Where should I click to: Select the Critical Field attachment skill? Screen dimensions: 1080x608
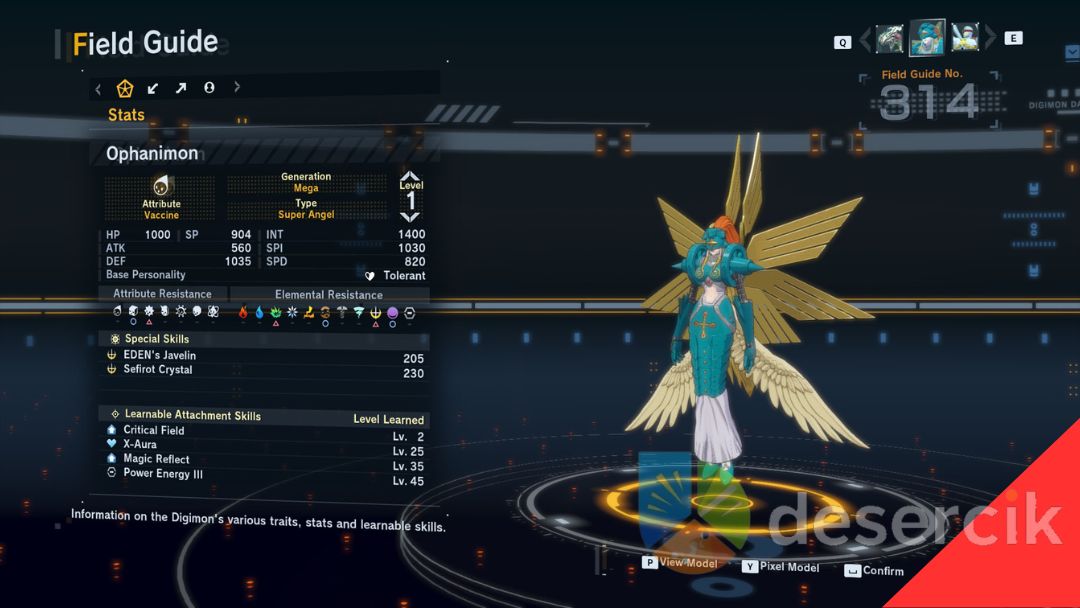pyautogui.click(x=154, y=430)
